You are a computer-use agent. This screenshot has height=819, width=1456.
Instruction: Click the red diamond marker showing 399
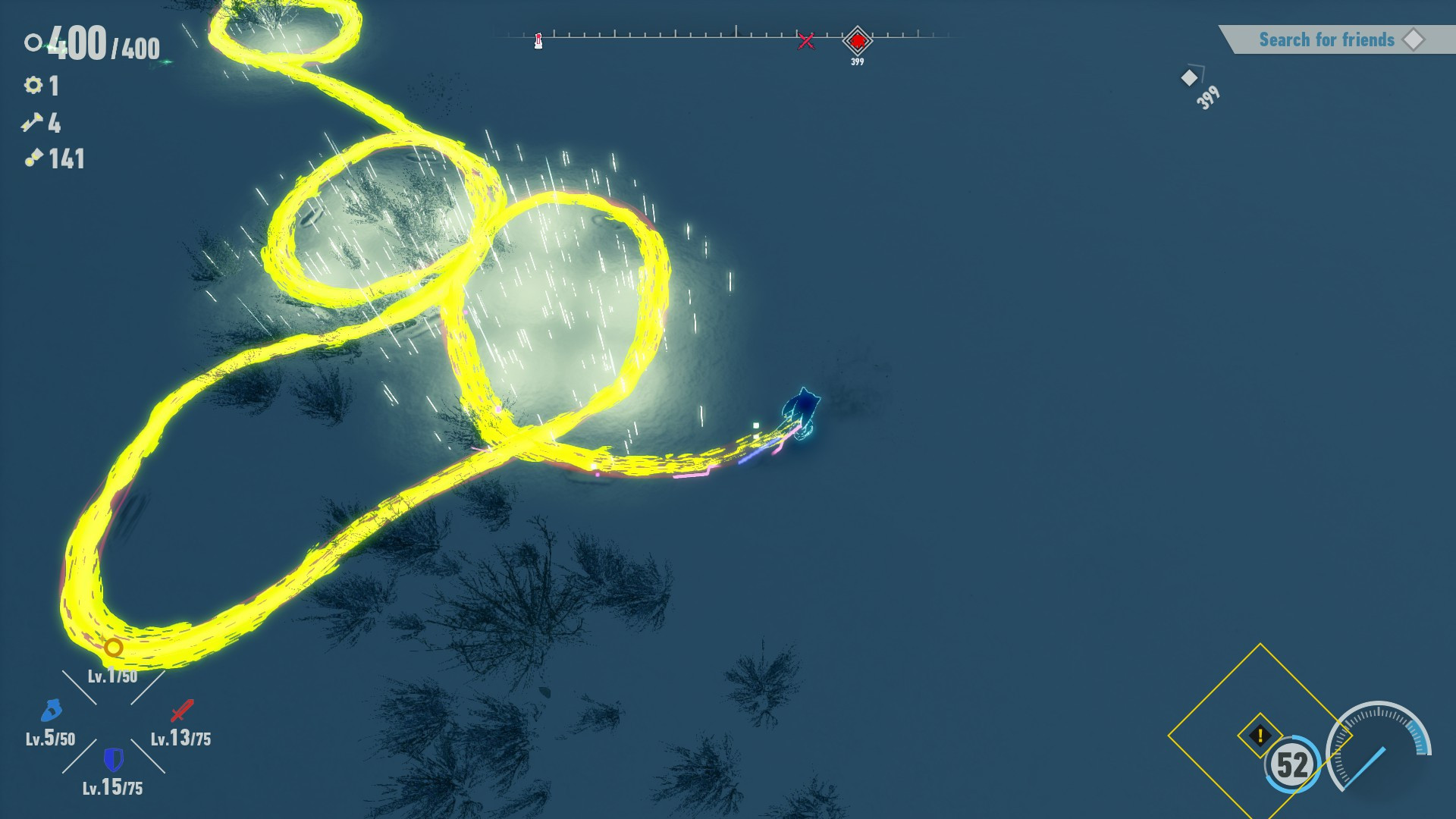click(858, 42)
